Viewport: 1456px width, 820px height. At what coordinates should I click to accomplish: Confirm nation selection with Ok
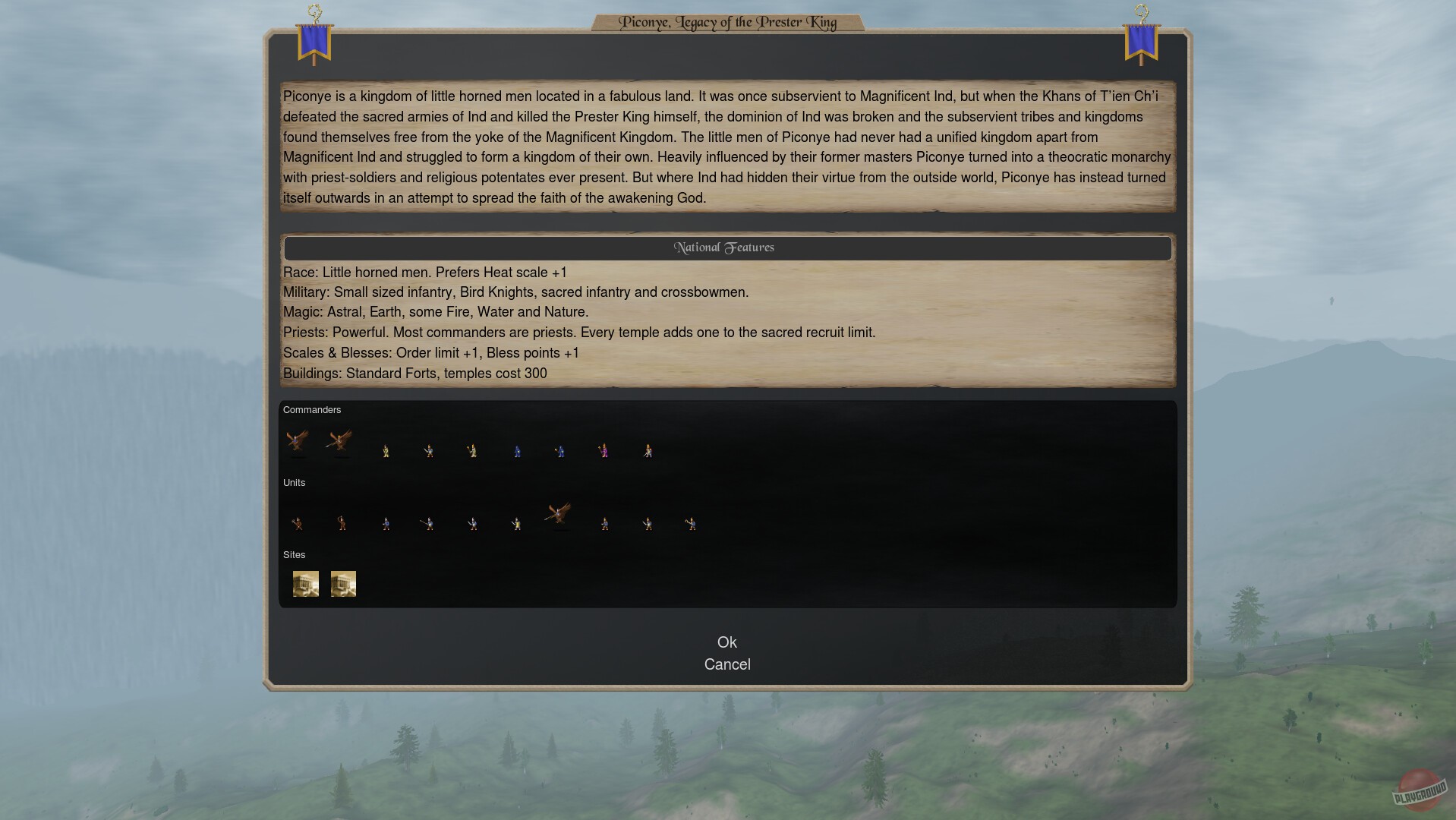click(727, 642)
